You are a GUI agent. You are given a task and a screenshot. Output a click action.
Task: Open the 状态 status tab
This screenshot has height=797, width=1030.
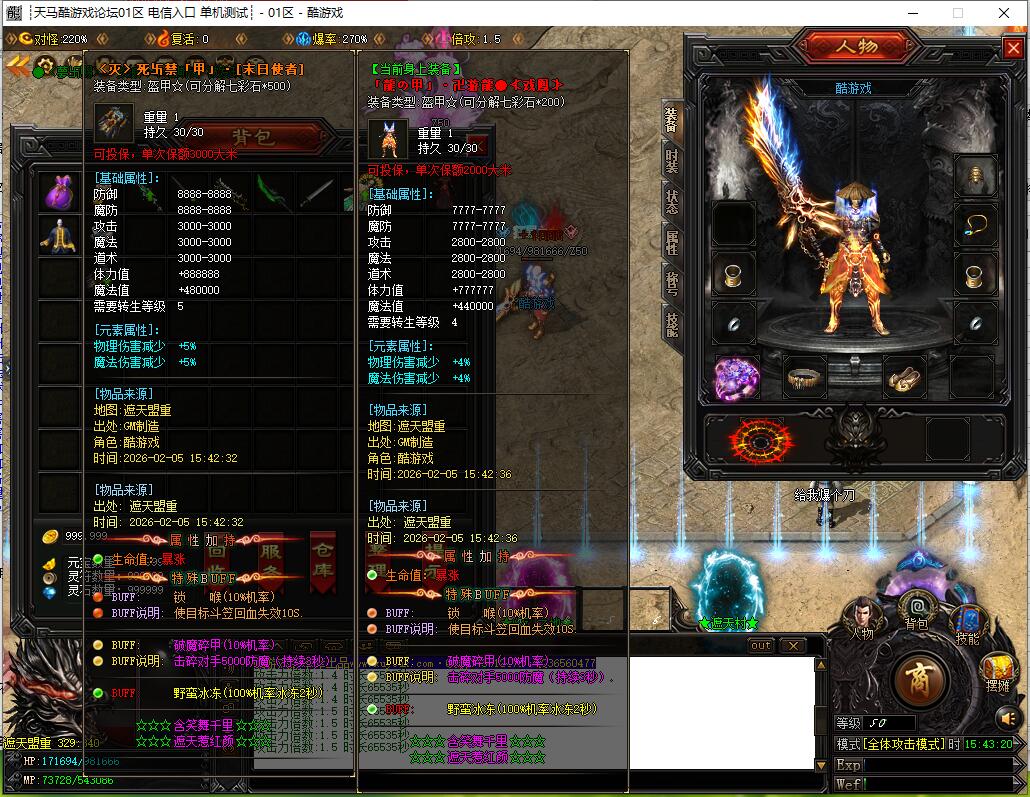[671, 201]
